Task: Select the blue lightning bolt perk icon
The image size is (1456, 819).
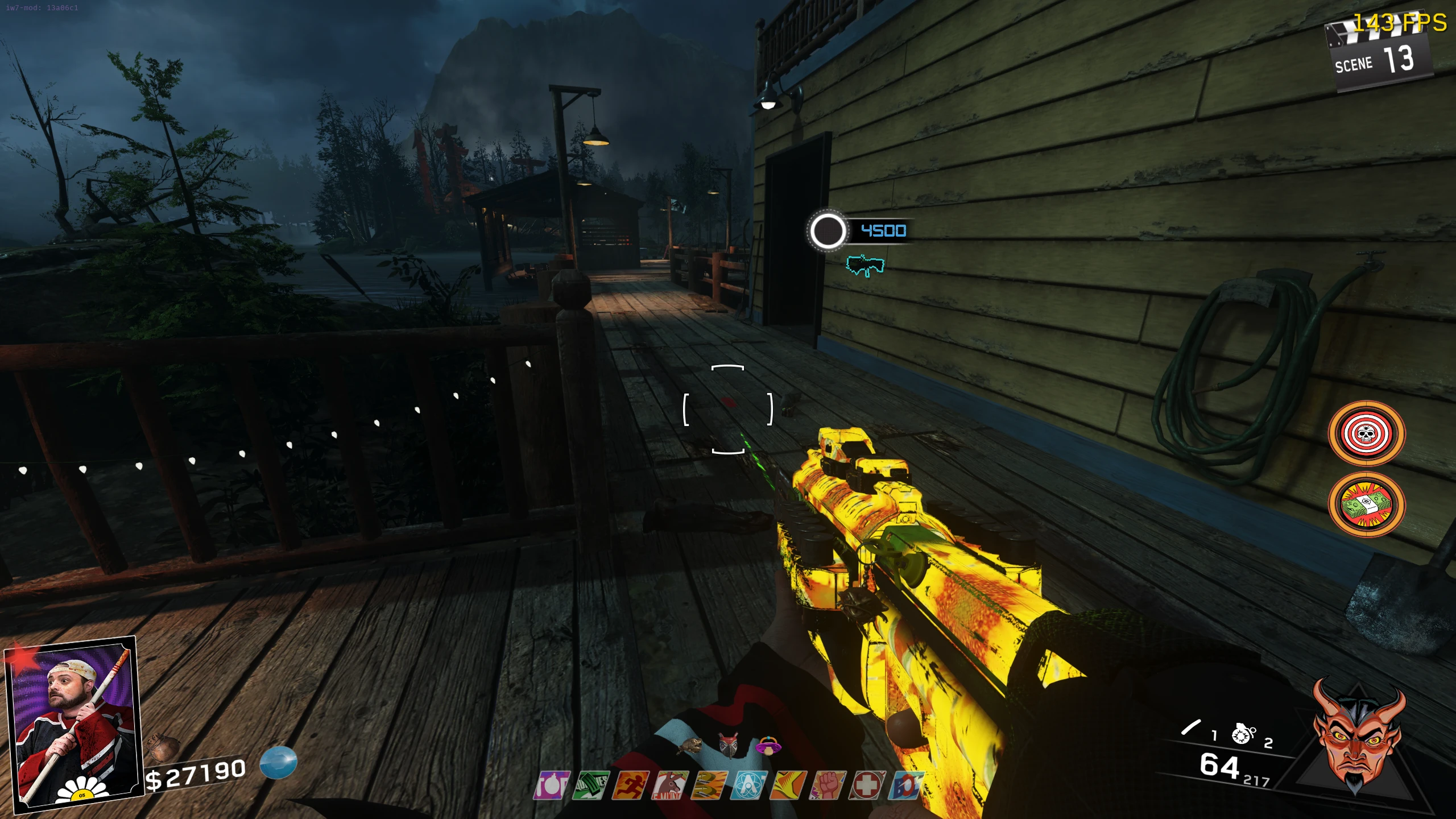Action: [906, 786]
